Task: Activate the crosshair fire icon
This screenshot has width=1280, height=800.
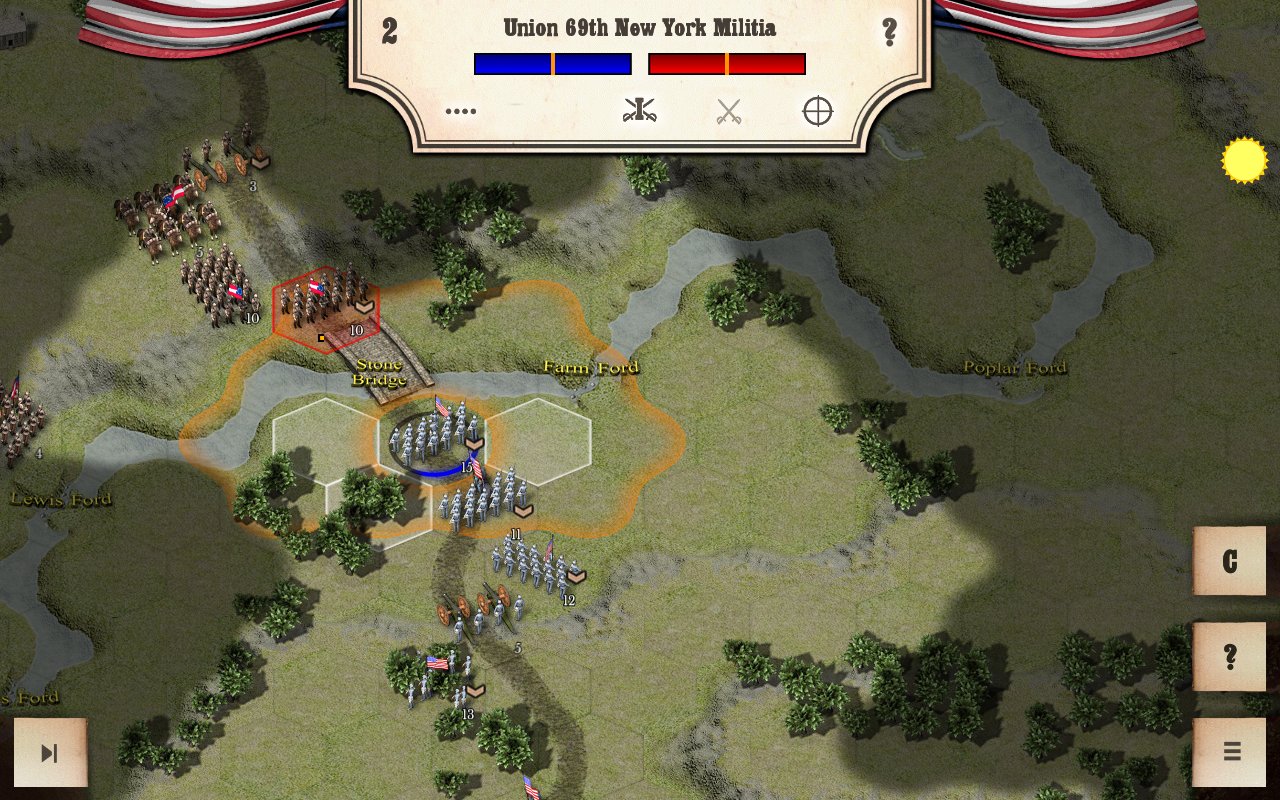Action: click(817, 111)
